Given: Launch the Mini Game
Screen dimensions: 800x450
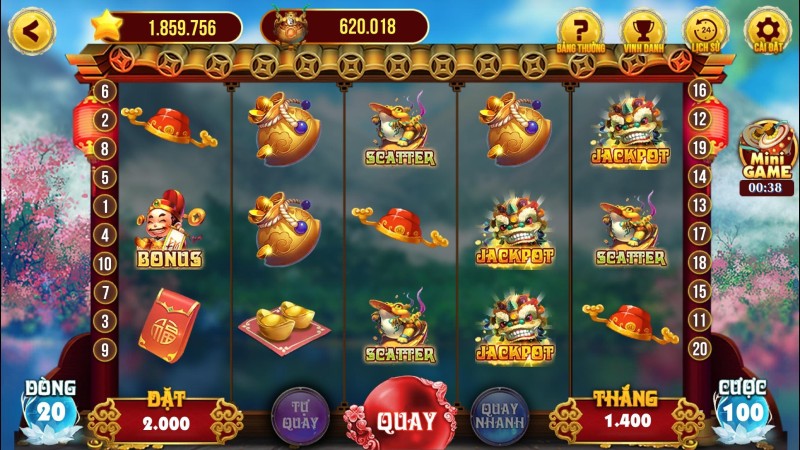Looking at the screenshot, I should coord(767,150).
